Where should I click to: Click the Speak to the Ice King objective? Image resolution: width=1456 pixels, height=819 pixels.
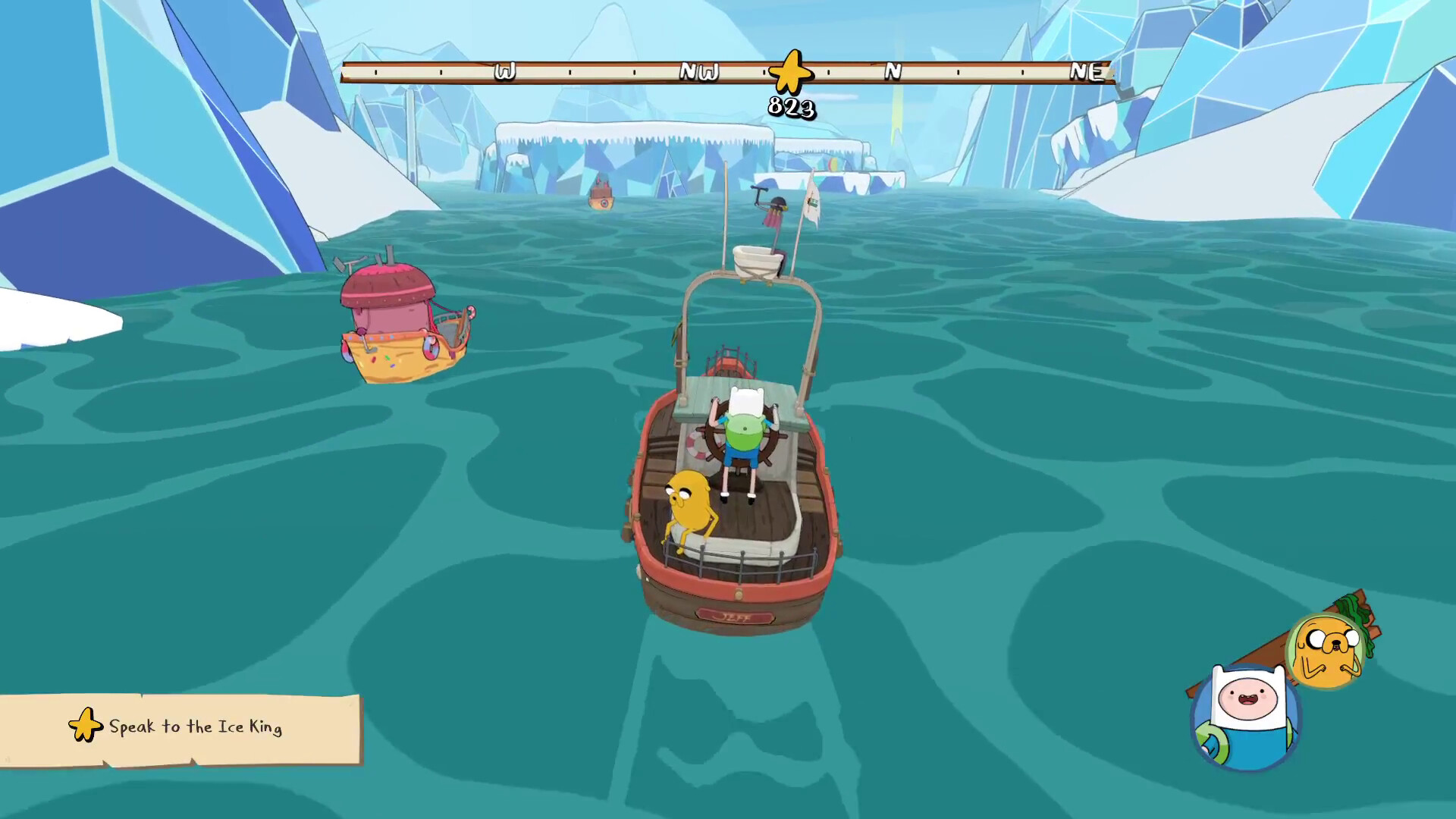point(196,726)
